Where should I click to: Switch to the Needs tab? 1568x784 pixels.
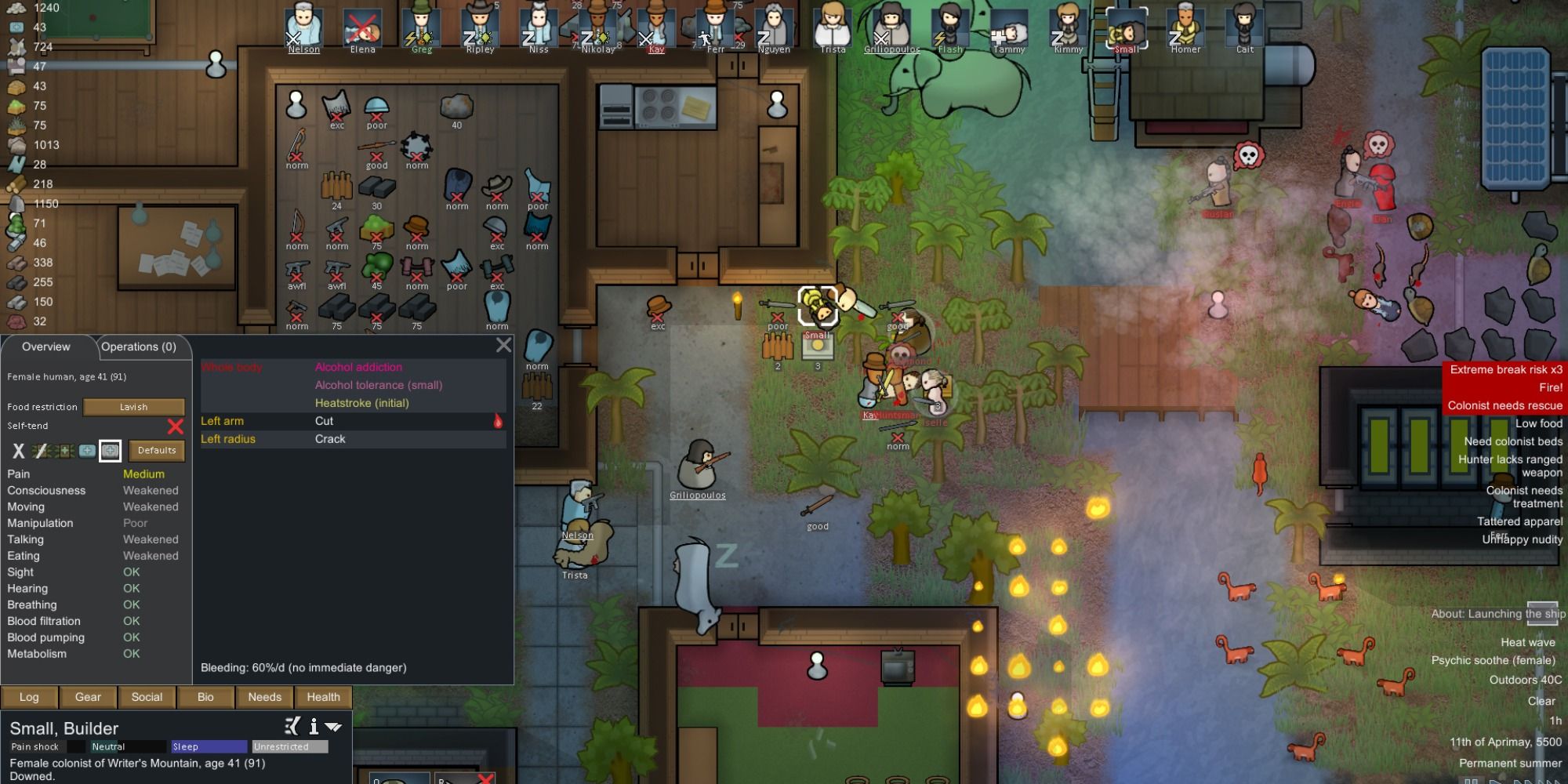point(264,697)
